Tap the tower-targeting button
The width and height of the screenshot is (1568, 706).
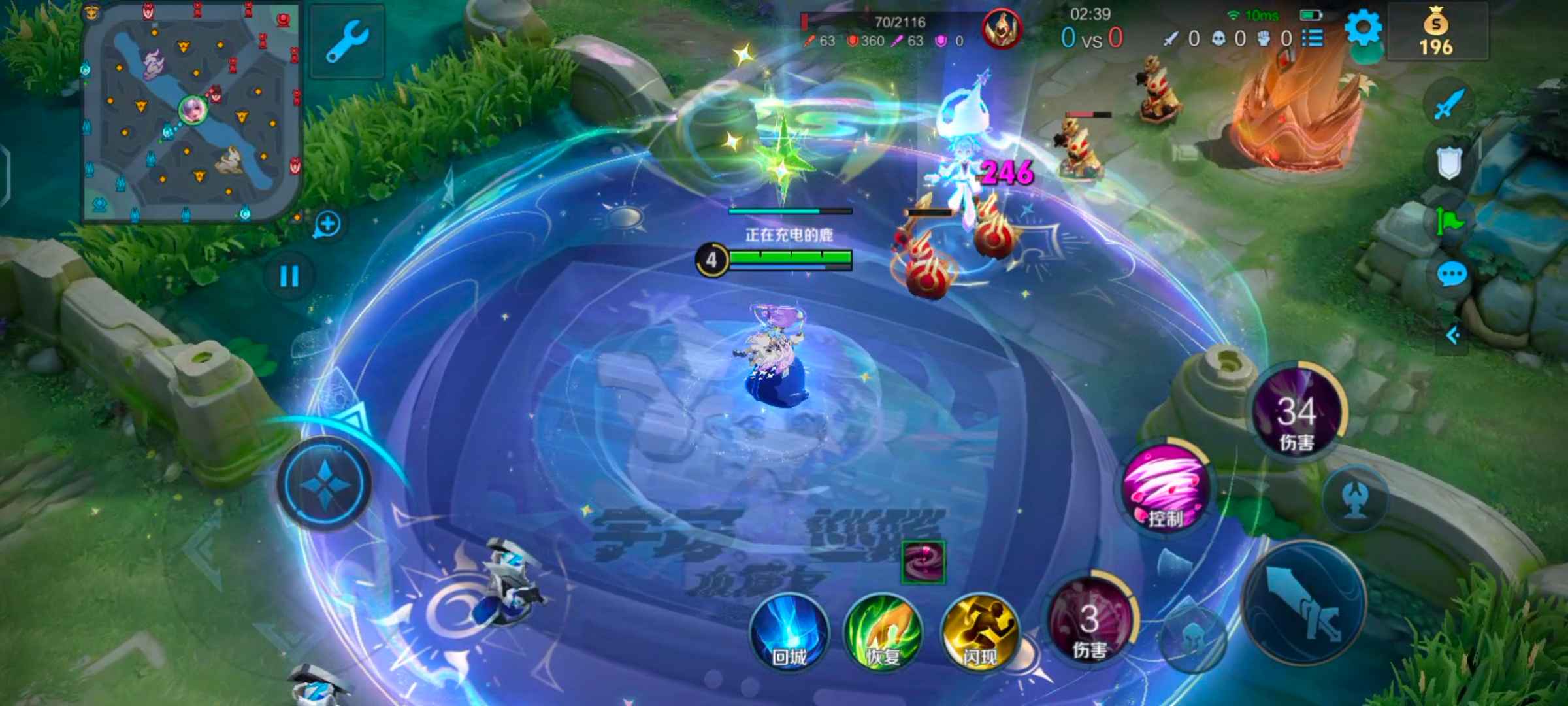click(1355, 499)
